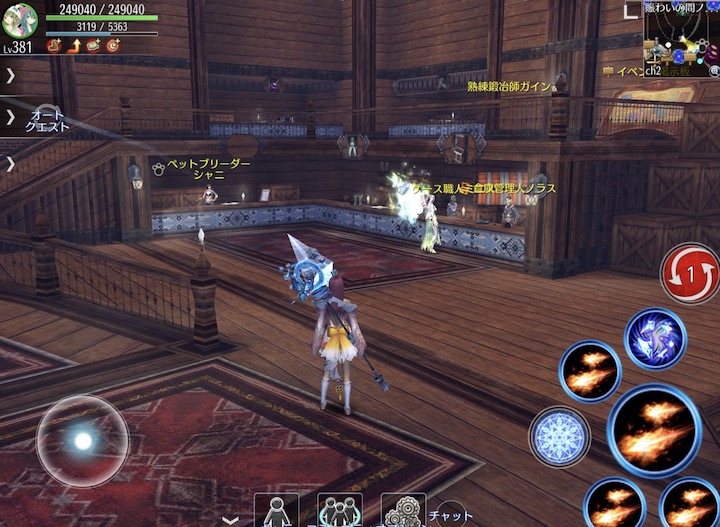Expand the panel below Auto Quest
The image size is (720, 527).
[10, 163]
